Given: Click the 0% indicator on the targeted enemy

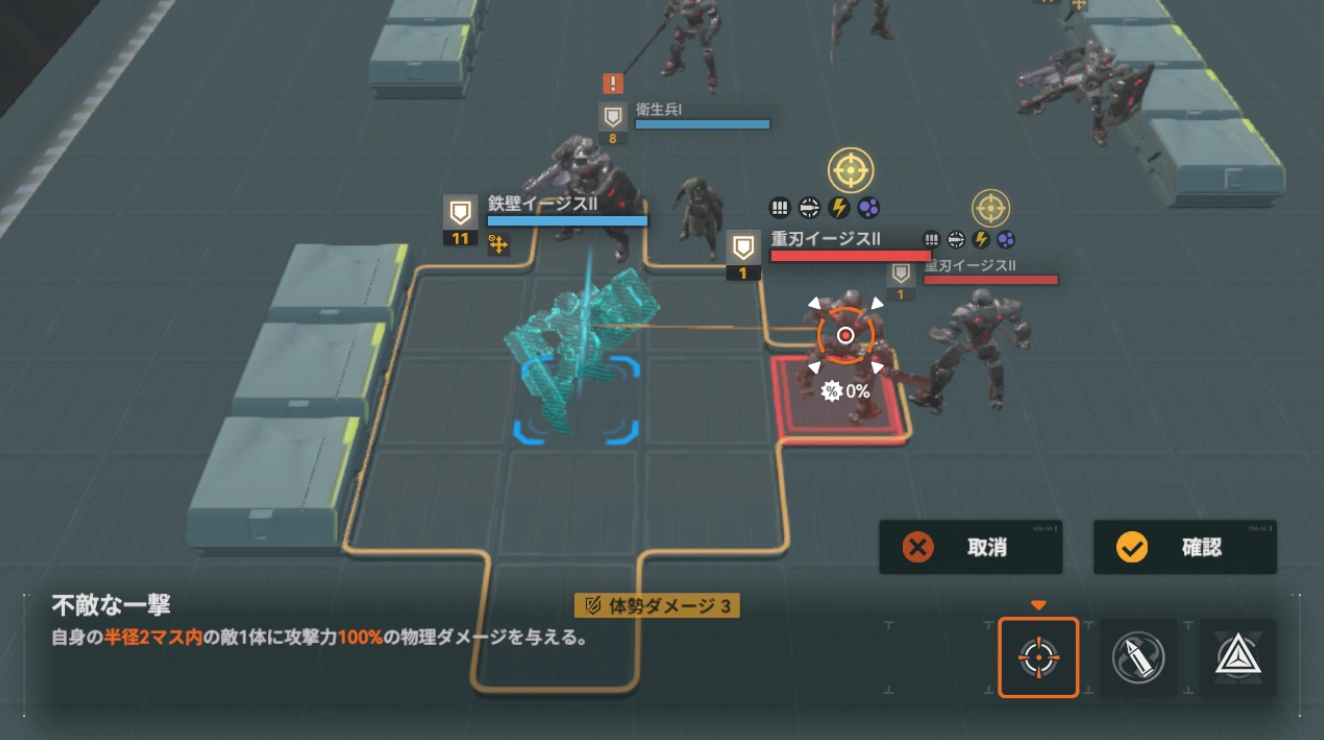Looking at the screenshot, I should click(846, 390).
